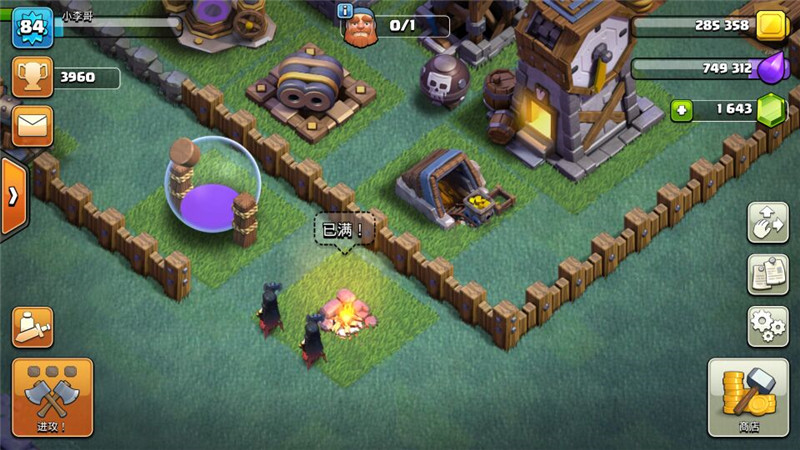Open the envelope mail inbox
This screenshot has width=800, height=450.
pos(32,125)
